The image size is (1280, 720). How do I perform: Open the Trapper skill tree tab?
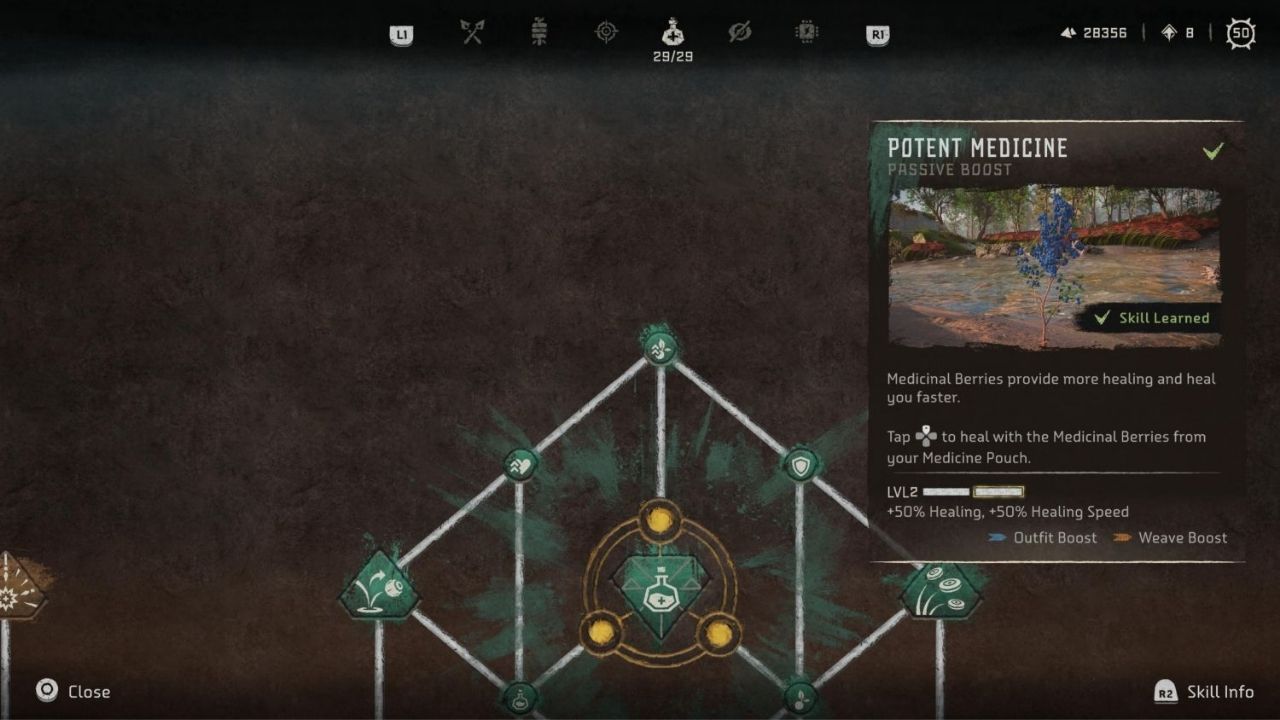coord(539,33)
